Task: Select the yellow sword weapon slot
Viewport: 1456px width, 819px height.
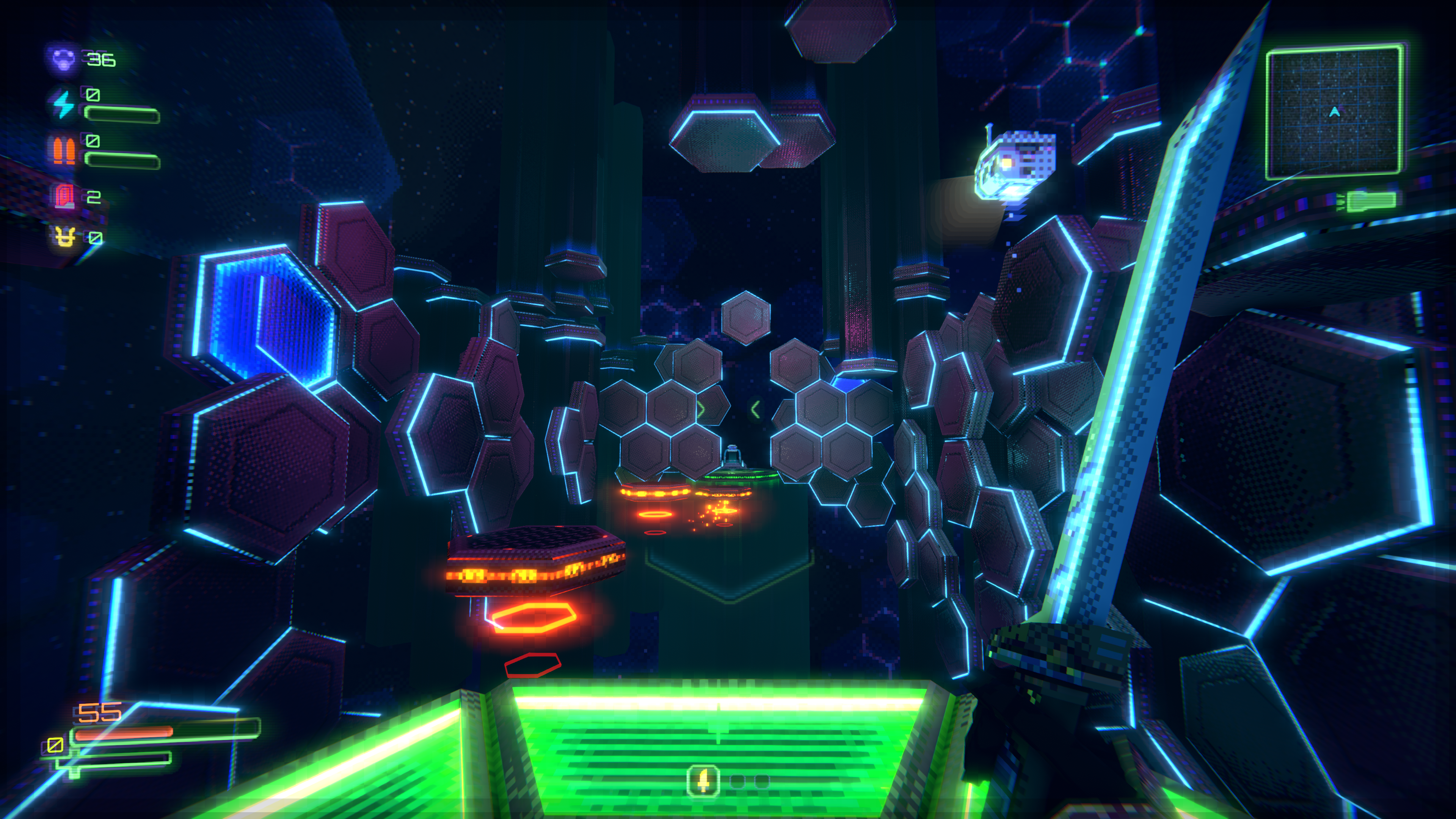Action: point(703,782)
